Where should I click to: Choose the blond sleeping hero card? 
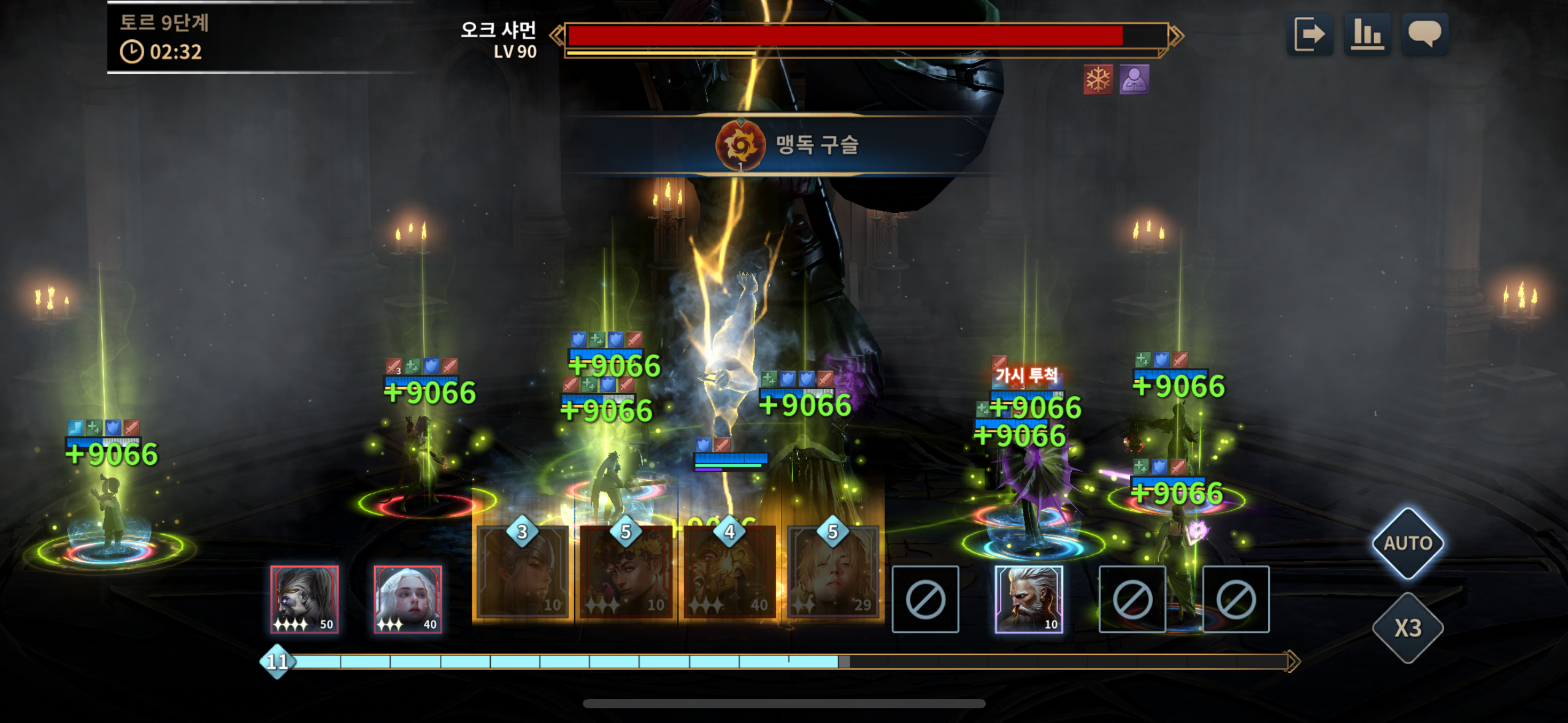click(833, 573)
